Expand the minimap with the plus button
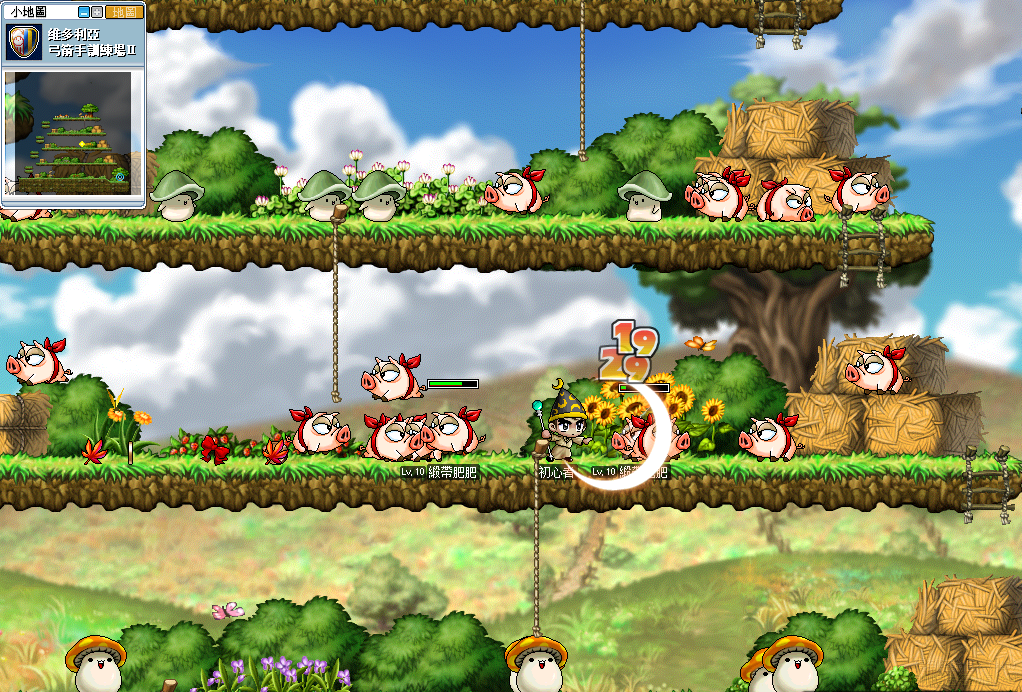The height and width of the screenshot is (692, 1022). coord(97,12)
